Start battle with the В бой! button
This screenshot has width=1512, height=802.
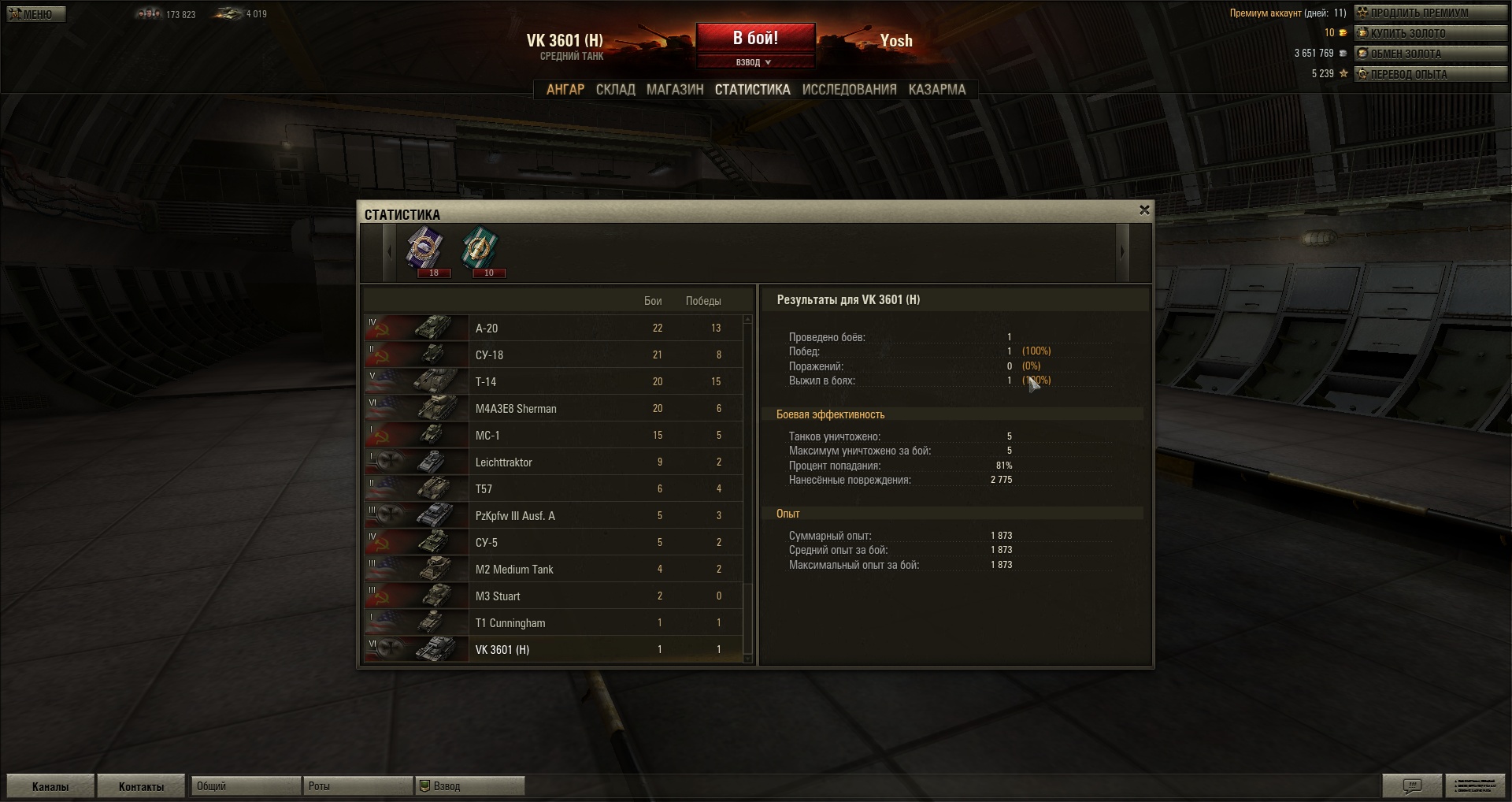[755, 38]
